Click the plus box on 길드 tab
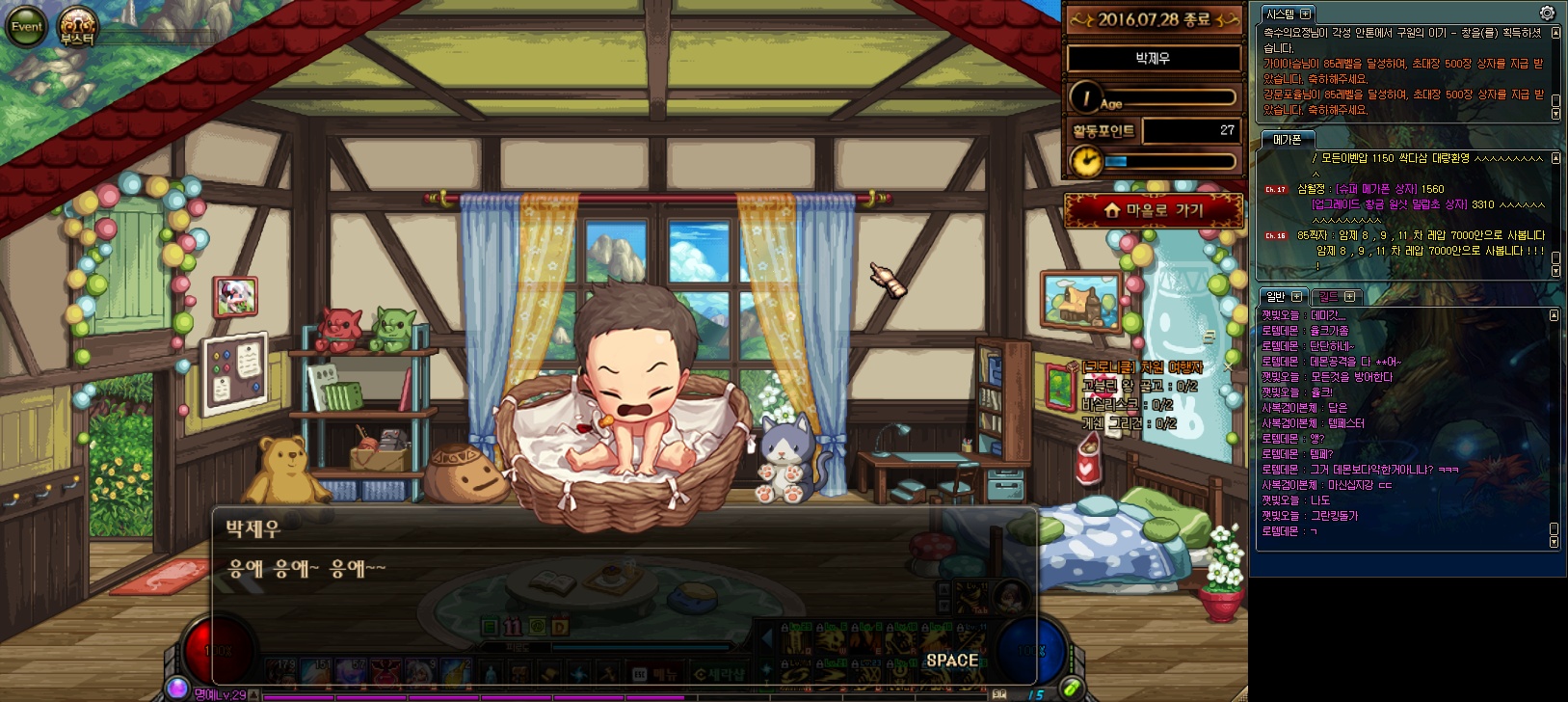The height and width of the screenshot is (702, 1568). tap(1349, 297)
